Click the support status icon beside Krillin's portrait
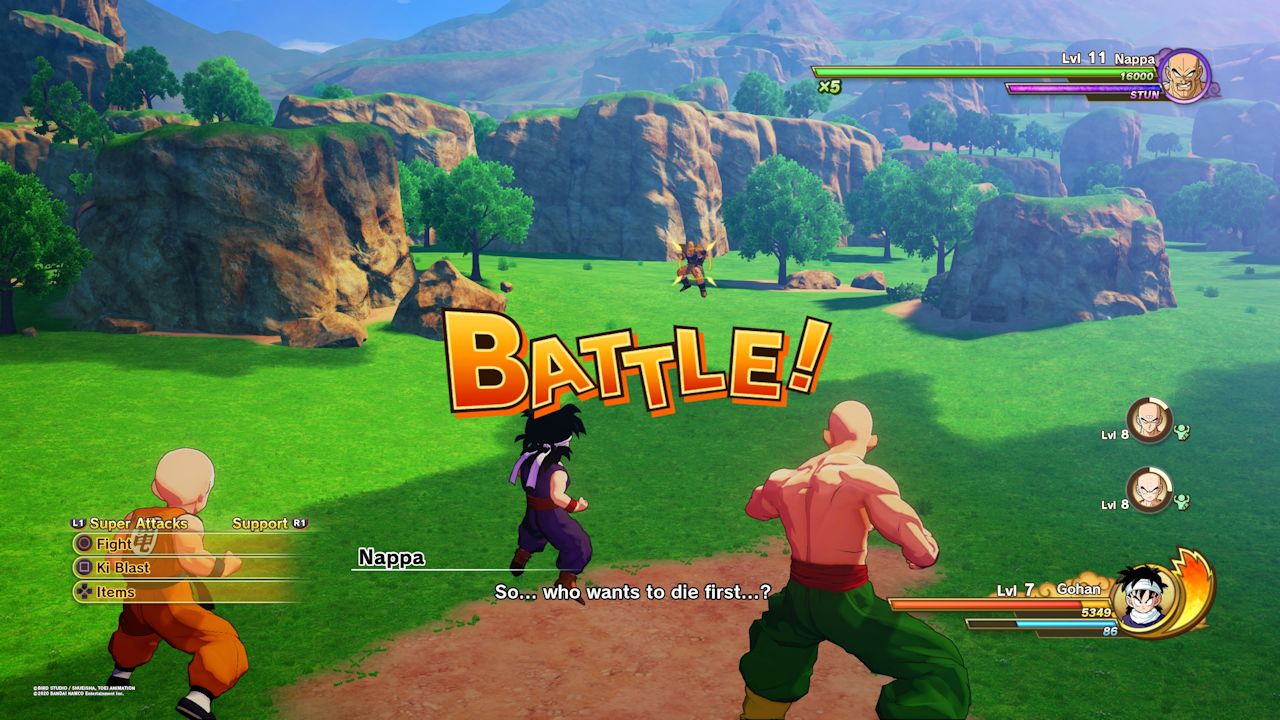Viewport: 1280px width, 720px height. tap(1180, 500)
